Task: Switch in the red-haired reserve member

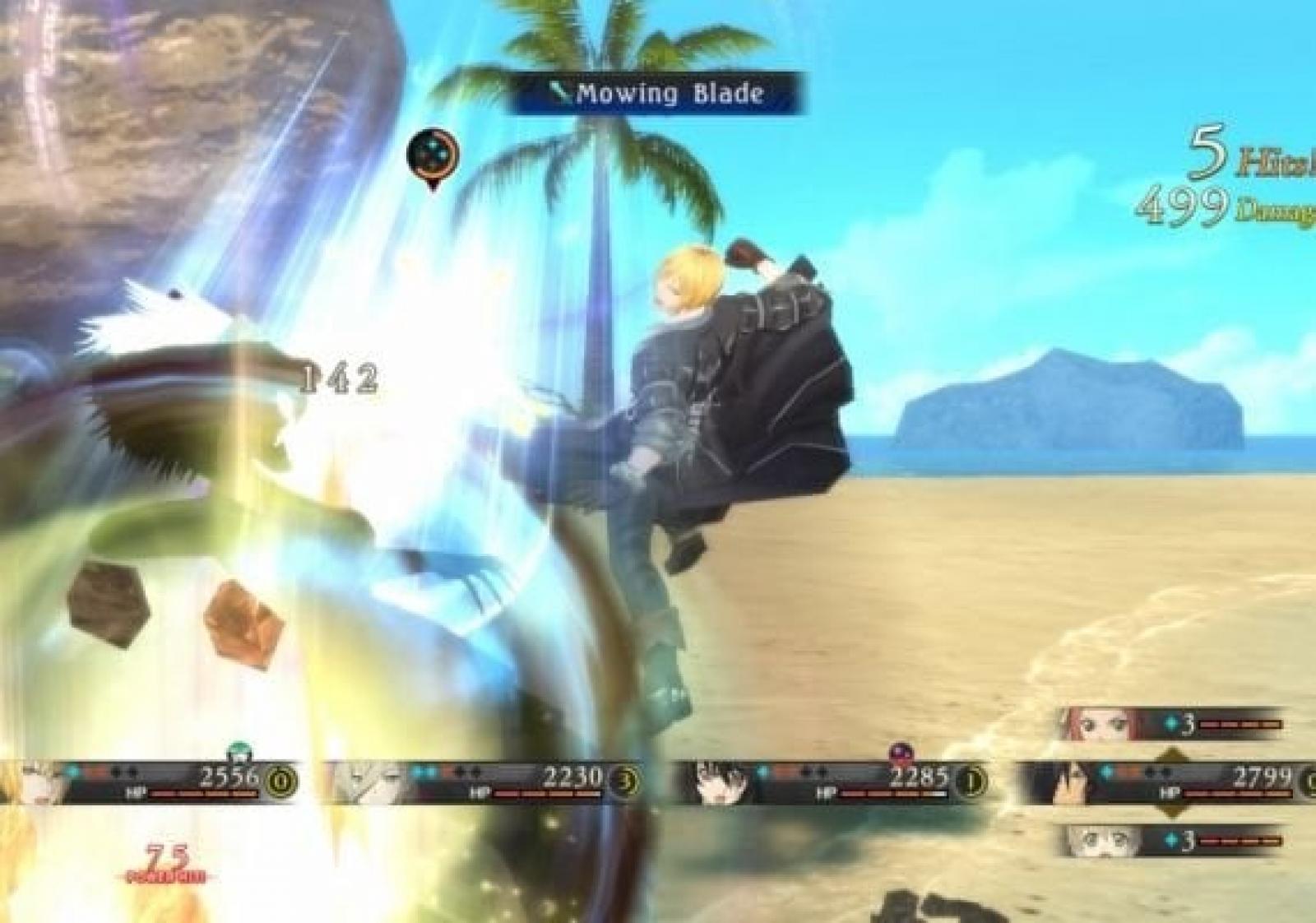Action: click(x=1170, y=724)
